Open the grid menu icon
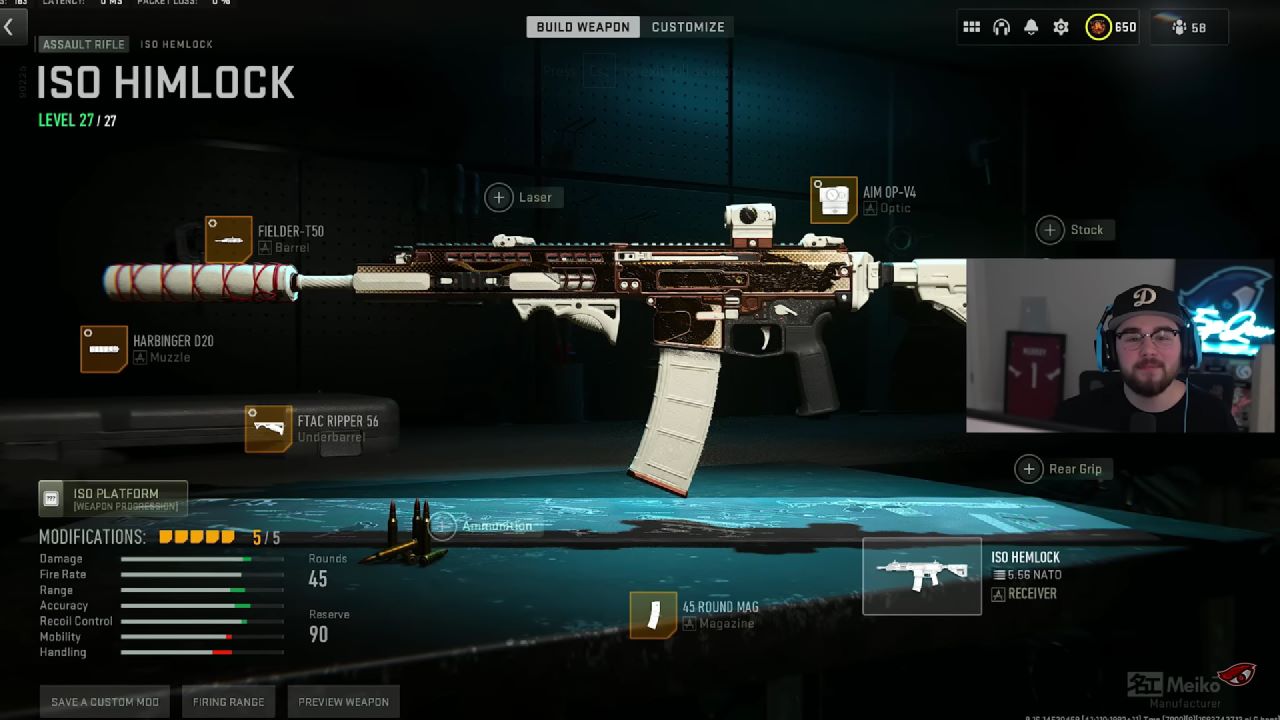Viewport: 1280px width, 720px height. pyautogui.click(x=972, y=27)
